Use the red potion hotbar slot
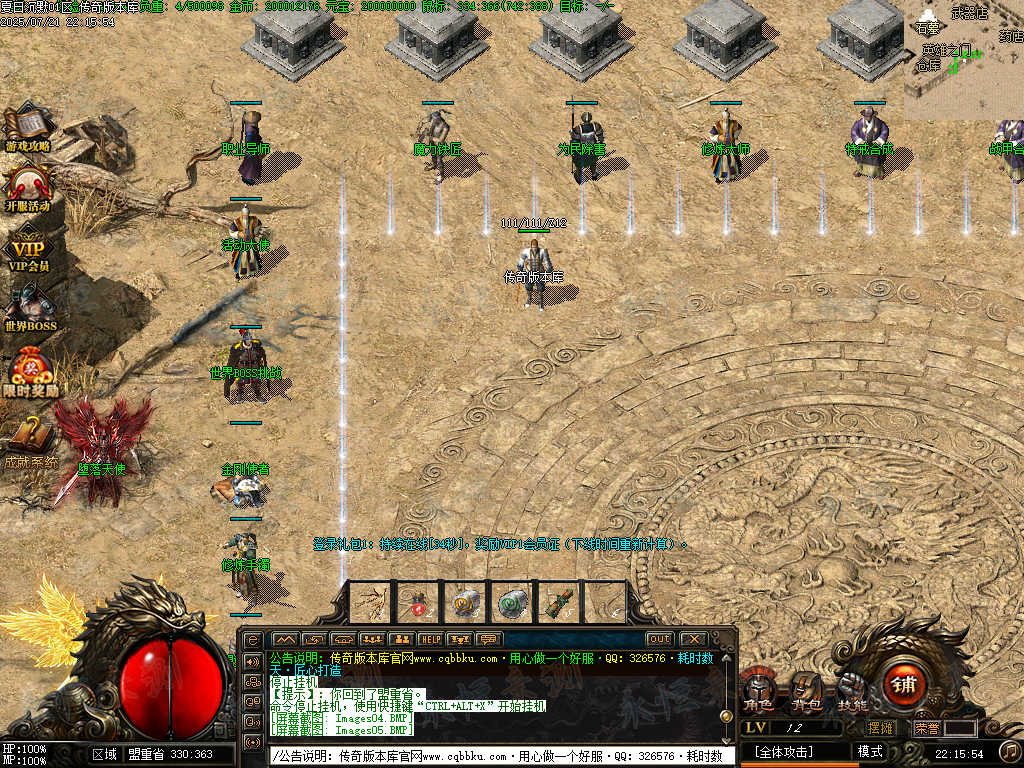The height and width of the screenshot is (768, 1024). point(418,604)
